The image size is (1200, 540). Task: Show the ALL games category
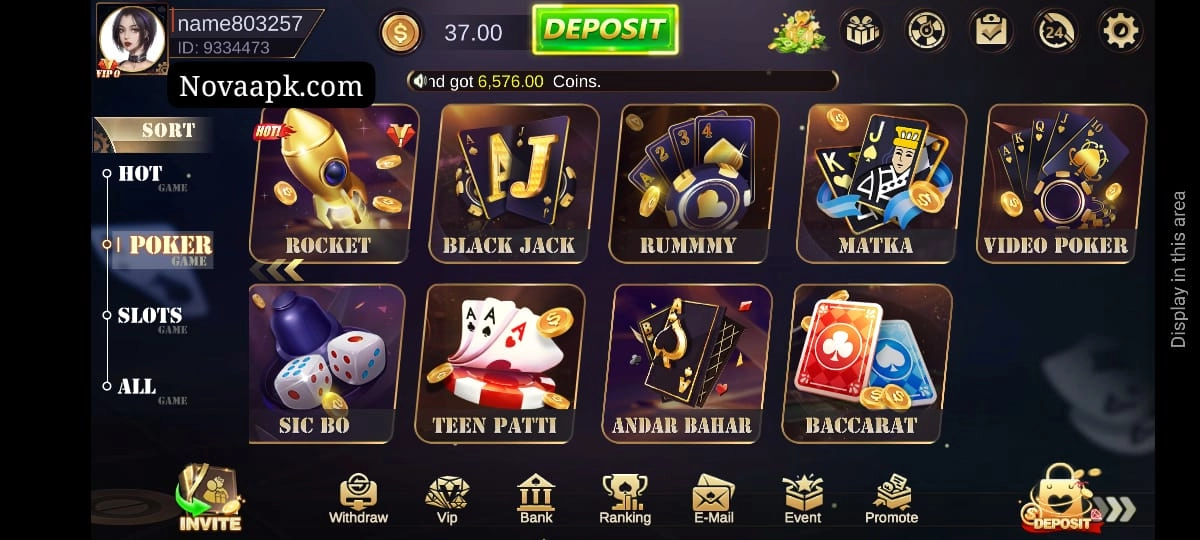137,387
